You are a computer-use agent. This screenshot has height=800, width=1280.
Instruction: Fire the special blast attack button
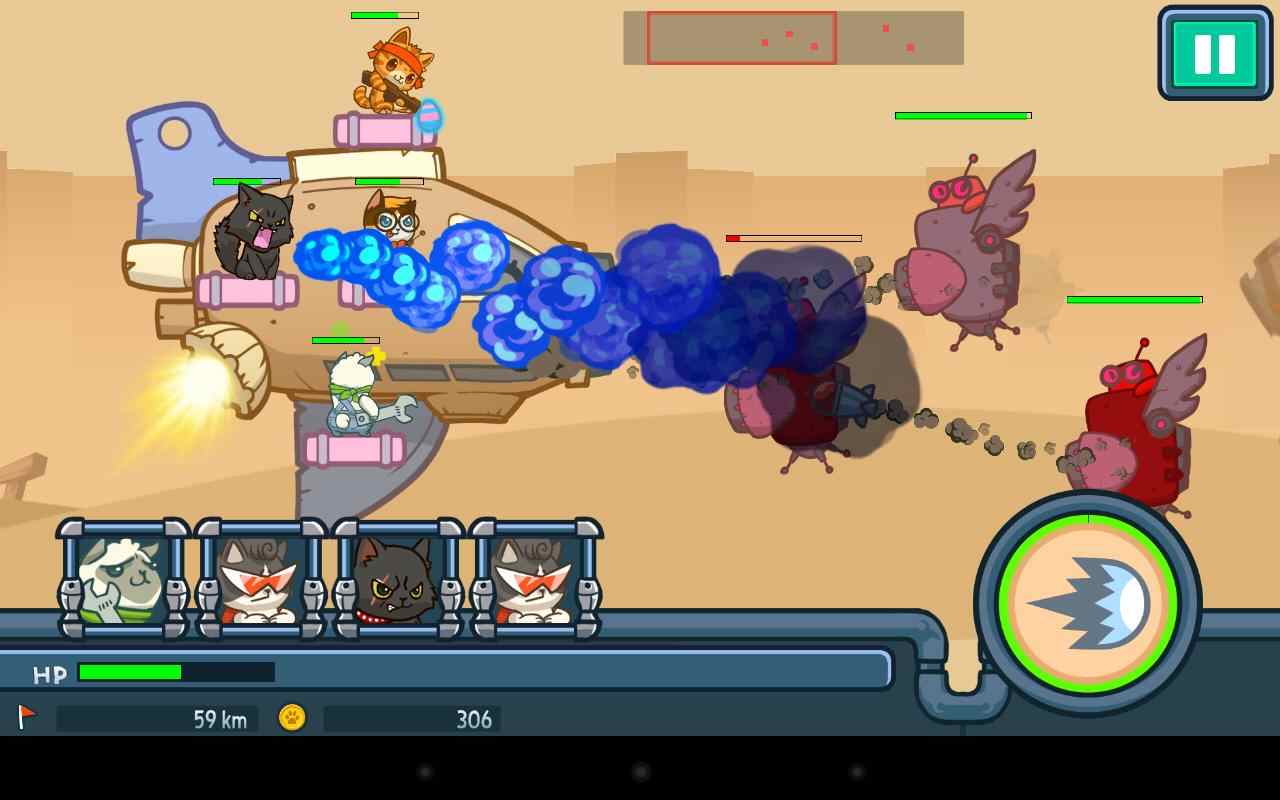(1088, 603)
